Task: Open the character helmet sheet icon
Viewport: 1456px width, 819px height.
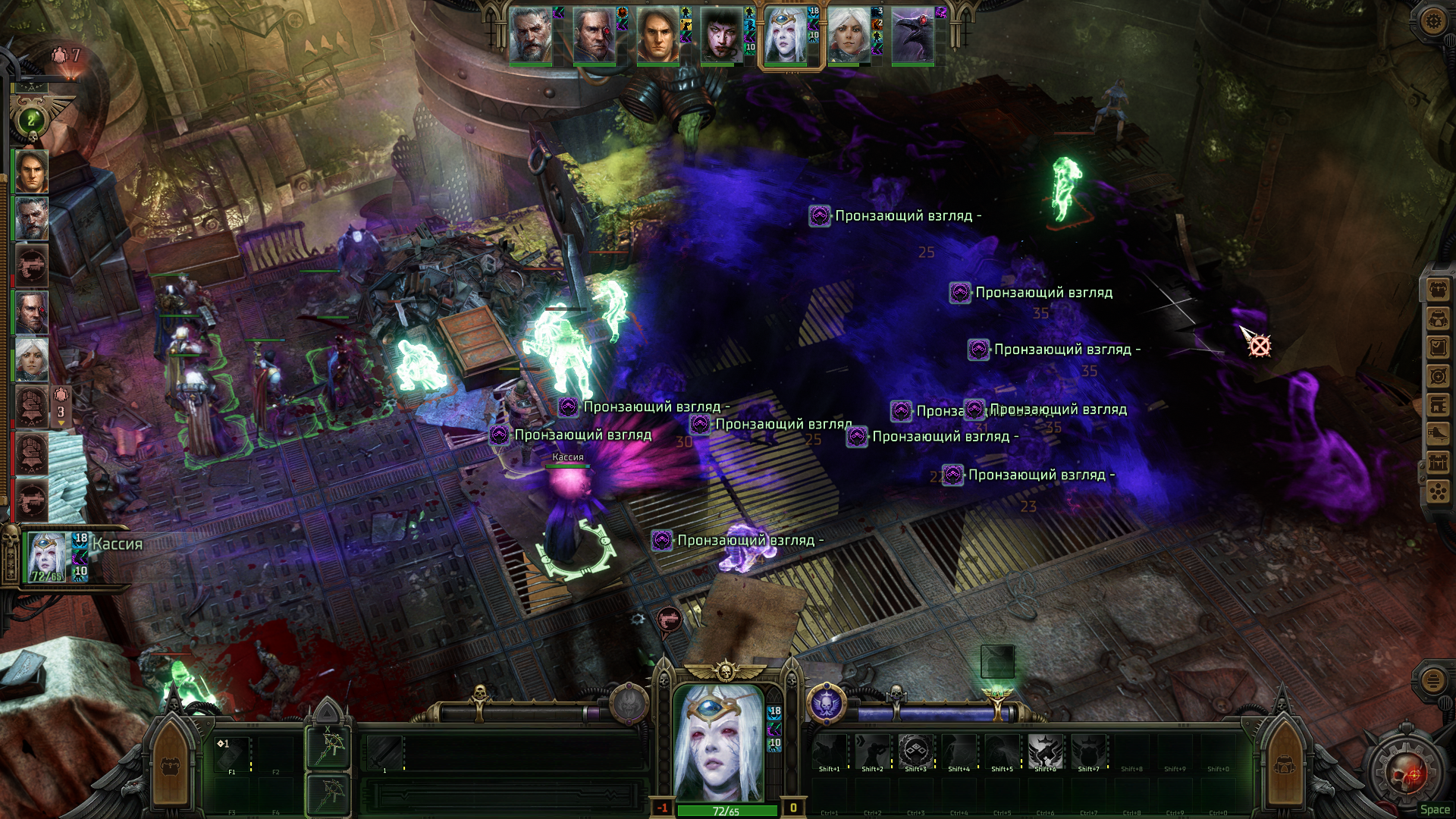Action: pyautogui.click(x=1439, y=318)
